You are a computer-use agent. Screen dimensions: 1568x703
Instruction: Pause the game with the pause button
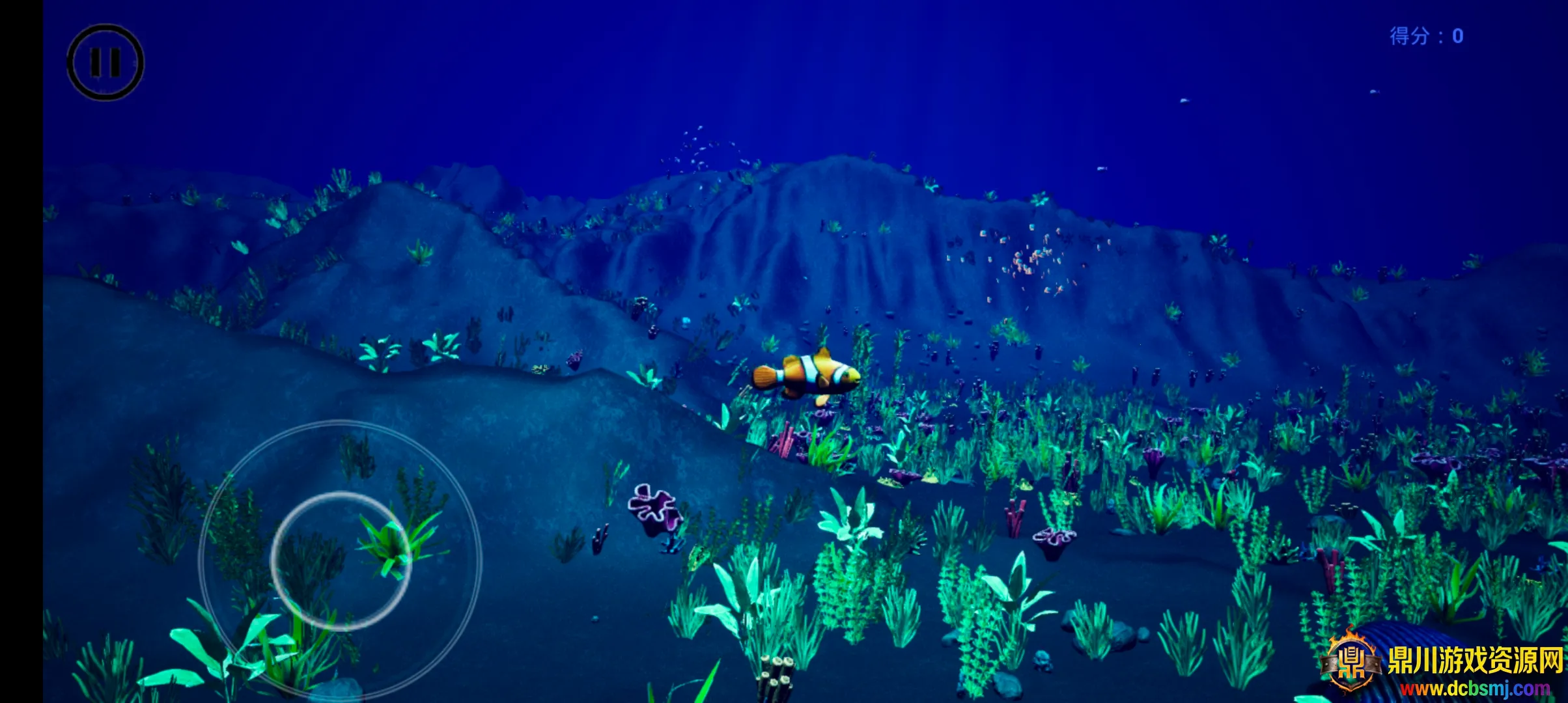coord(105,62)
